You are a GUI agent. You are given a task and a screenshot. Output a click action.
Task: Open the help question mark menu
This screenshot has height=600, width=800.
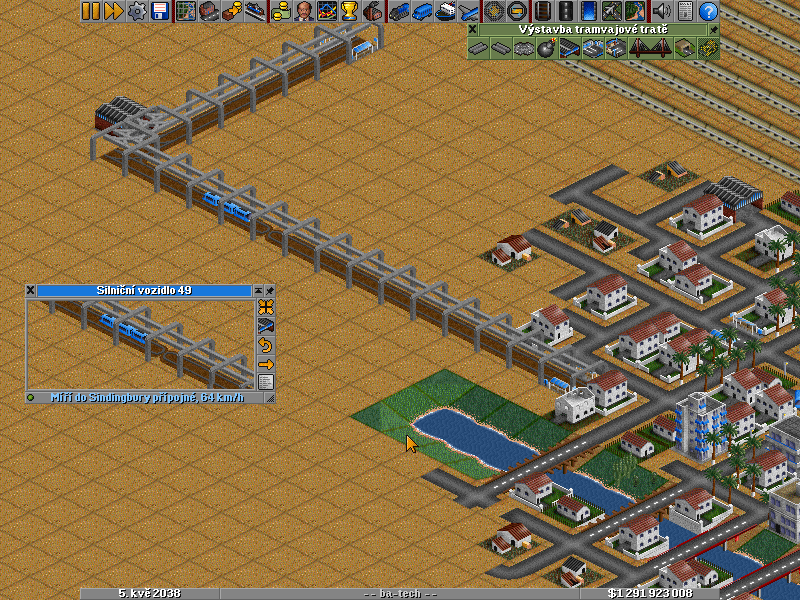pos(708,11)
